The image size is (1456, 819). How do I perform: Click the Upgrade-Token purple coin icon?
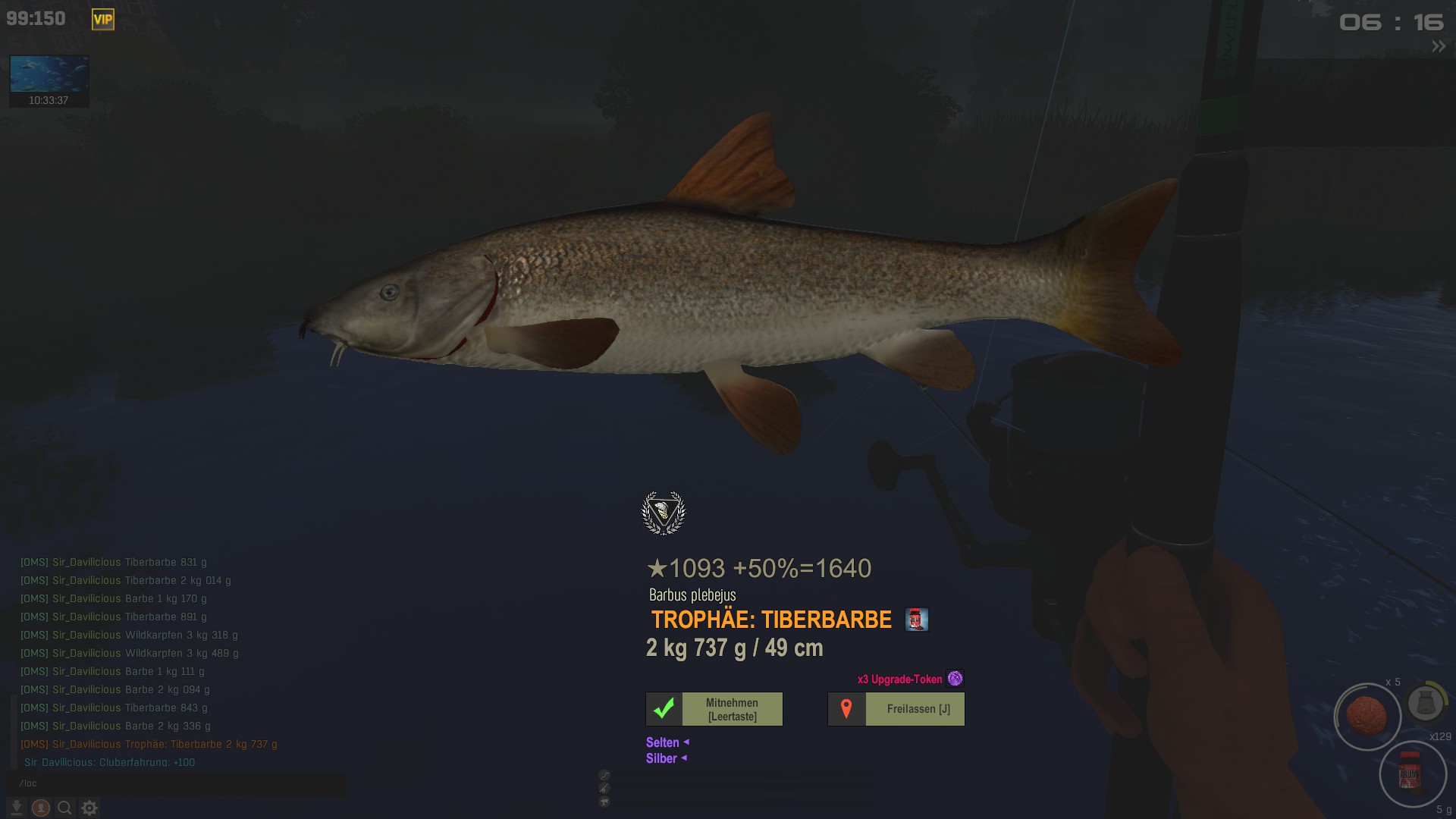(x=955, y=679)
